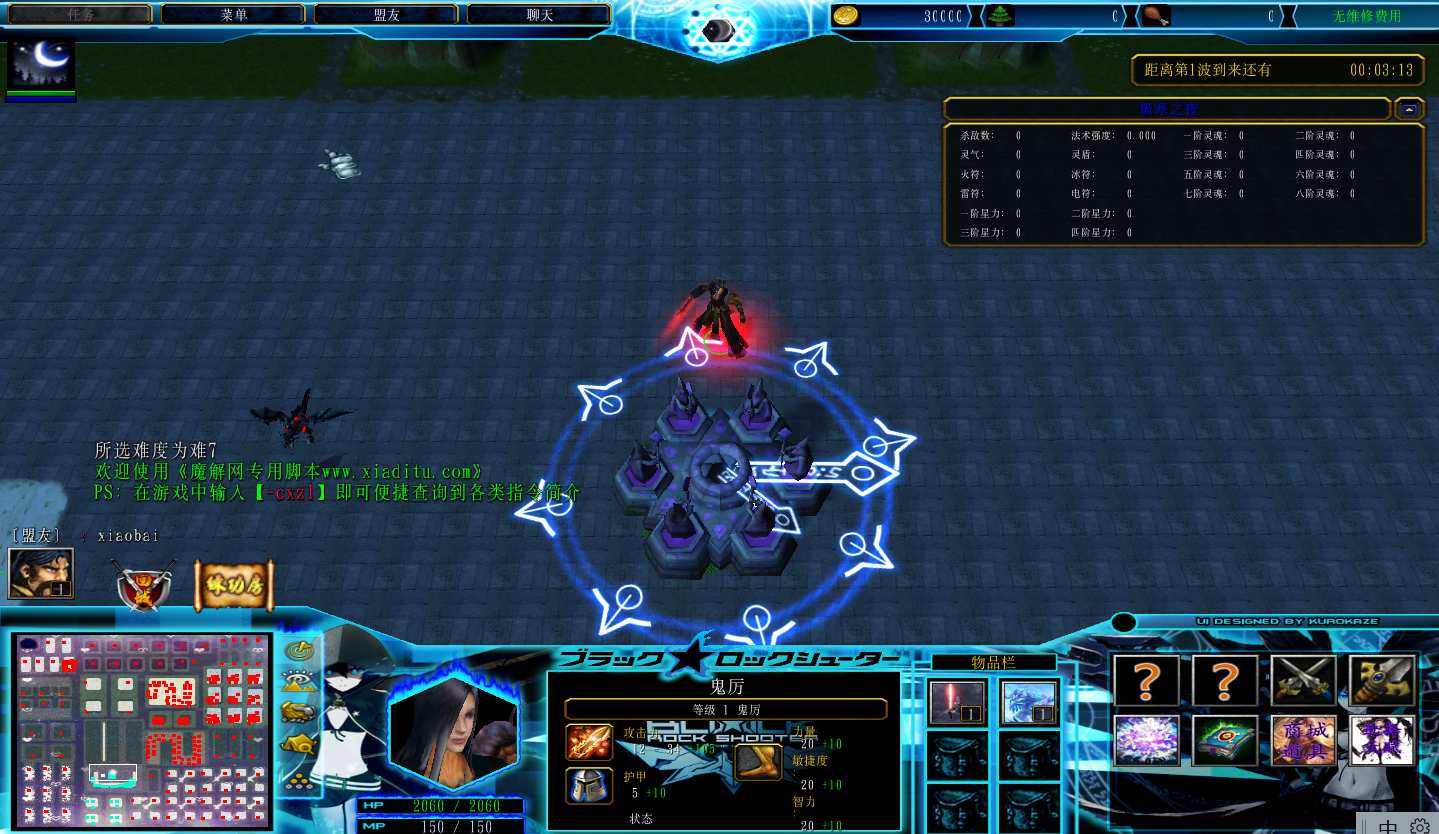1439x834 pixels.
Task: Select the bearded ally hero portrait
Action: pyautogui.click(x=40, y=573)
